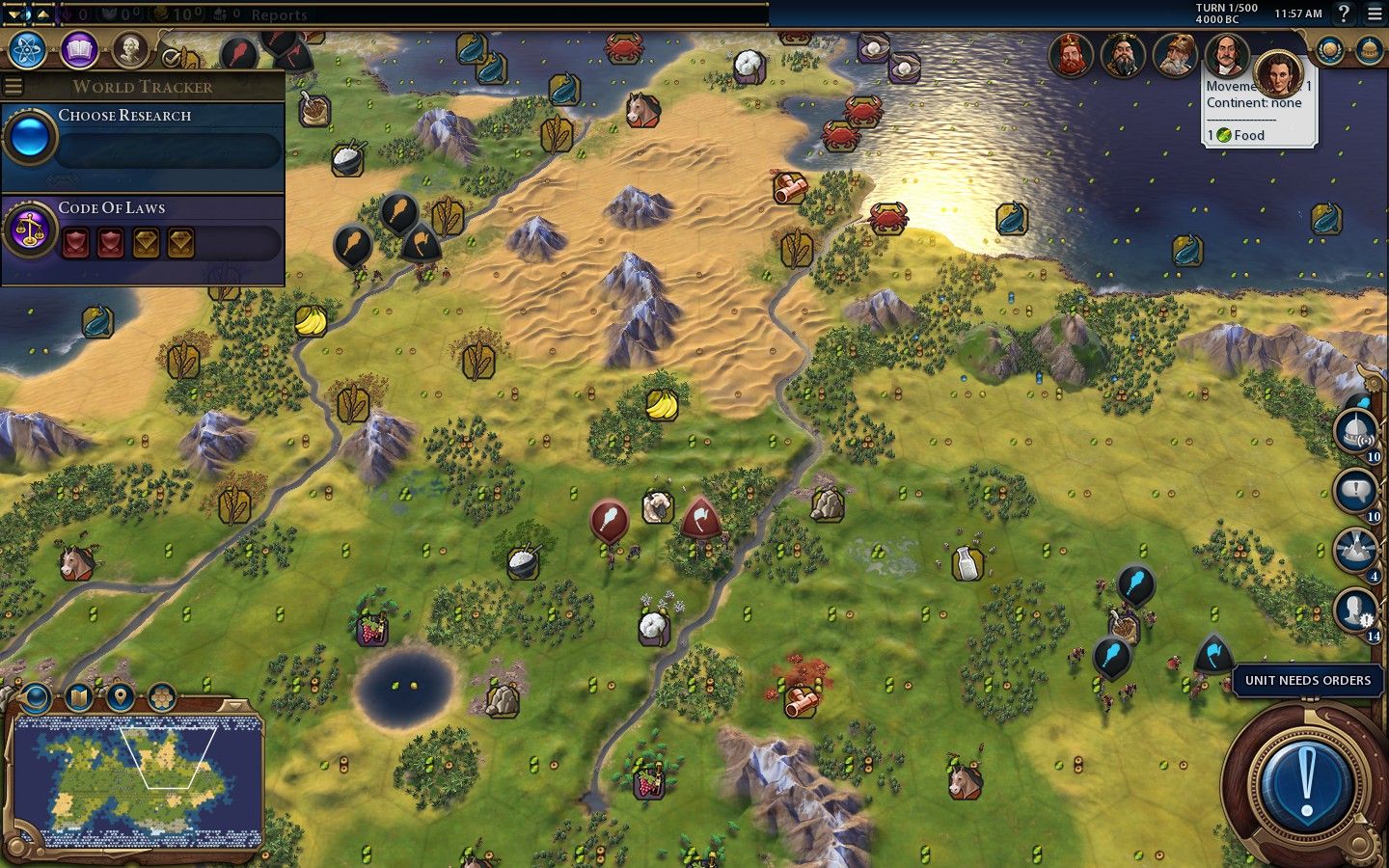Screen dimensions: 1389x868
Task: Select the red-bearded leader portrait
Action: (x=1071, y=56)
